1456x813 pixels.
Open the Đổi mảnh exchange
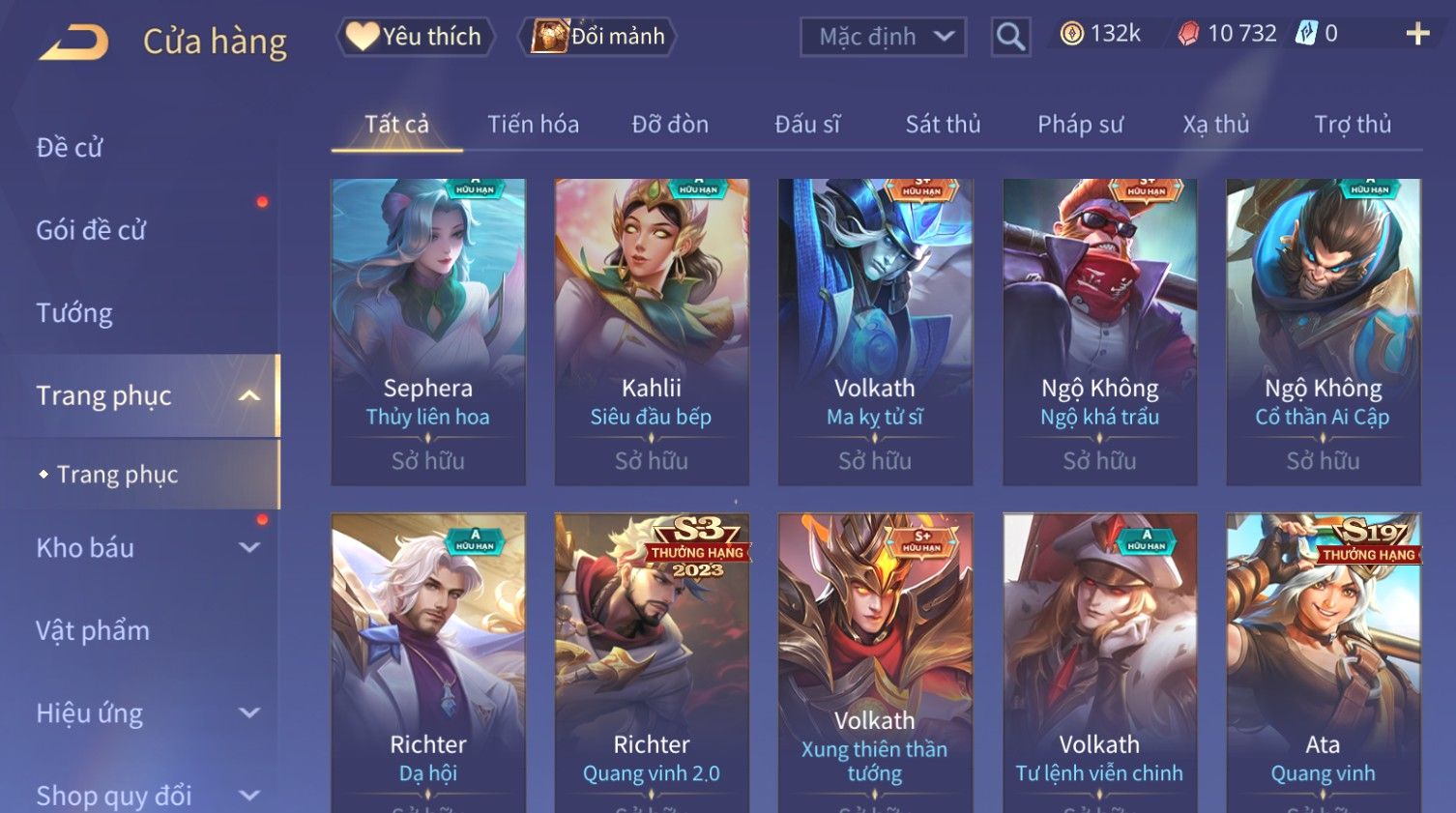coord(597,37)
